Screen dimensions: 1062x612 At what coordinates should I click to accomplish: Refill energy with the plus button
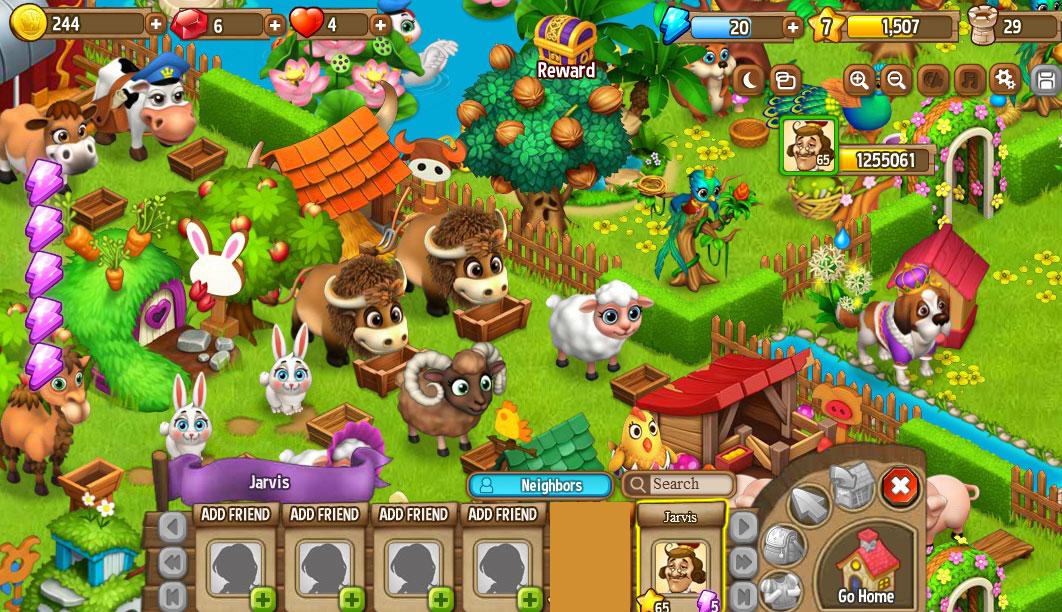click(793, 27)
